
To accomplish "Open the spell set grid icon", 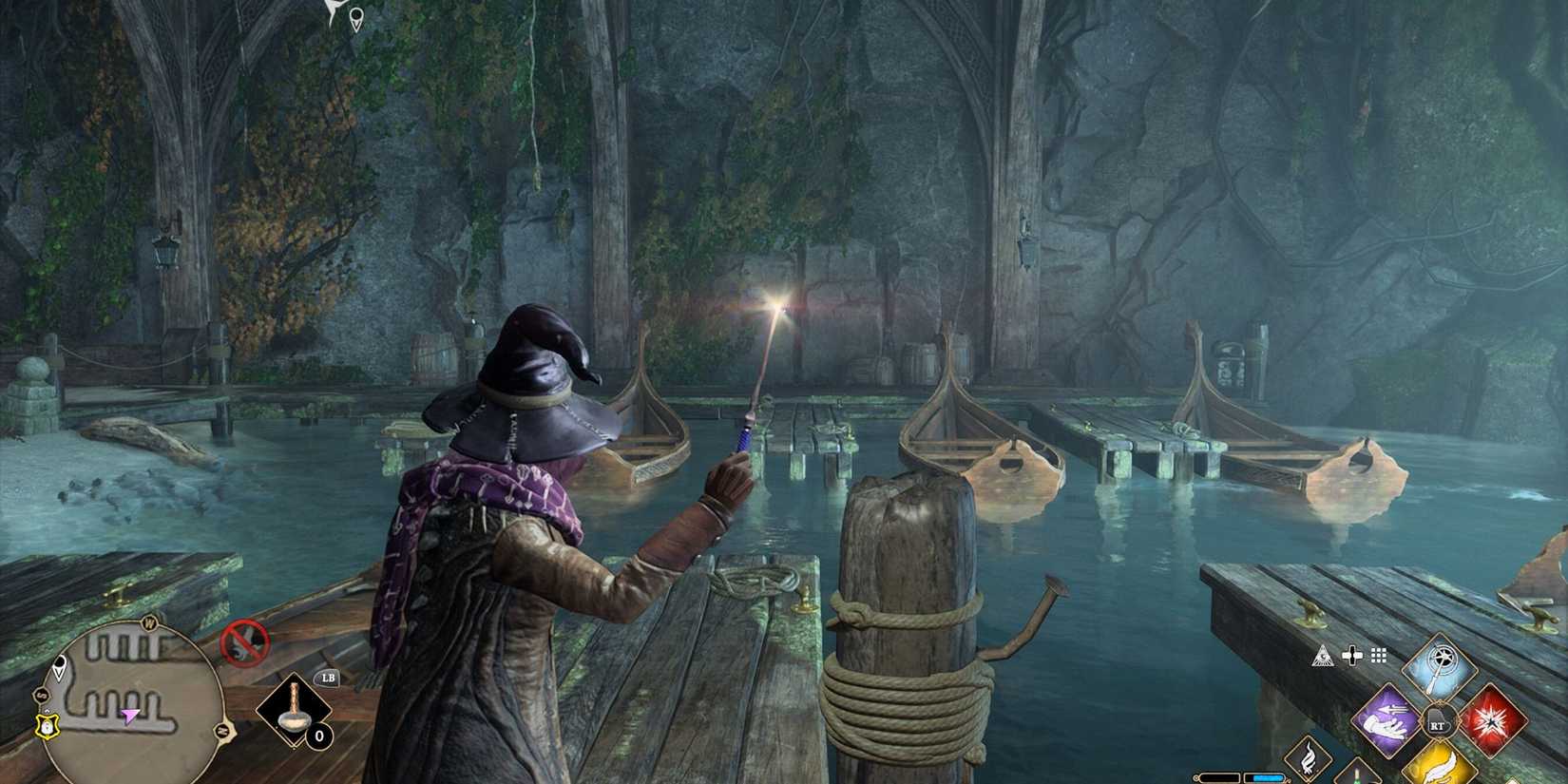I will [1378, 656].
